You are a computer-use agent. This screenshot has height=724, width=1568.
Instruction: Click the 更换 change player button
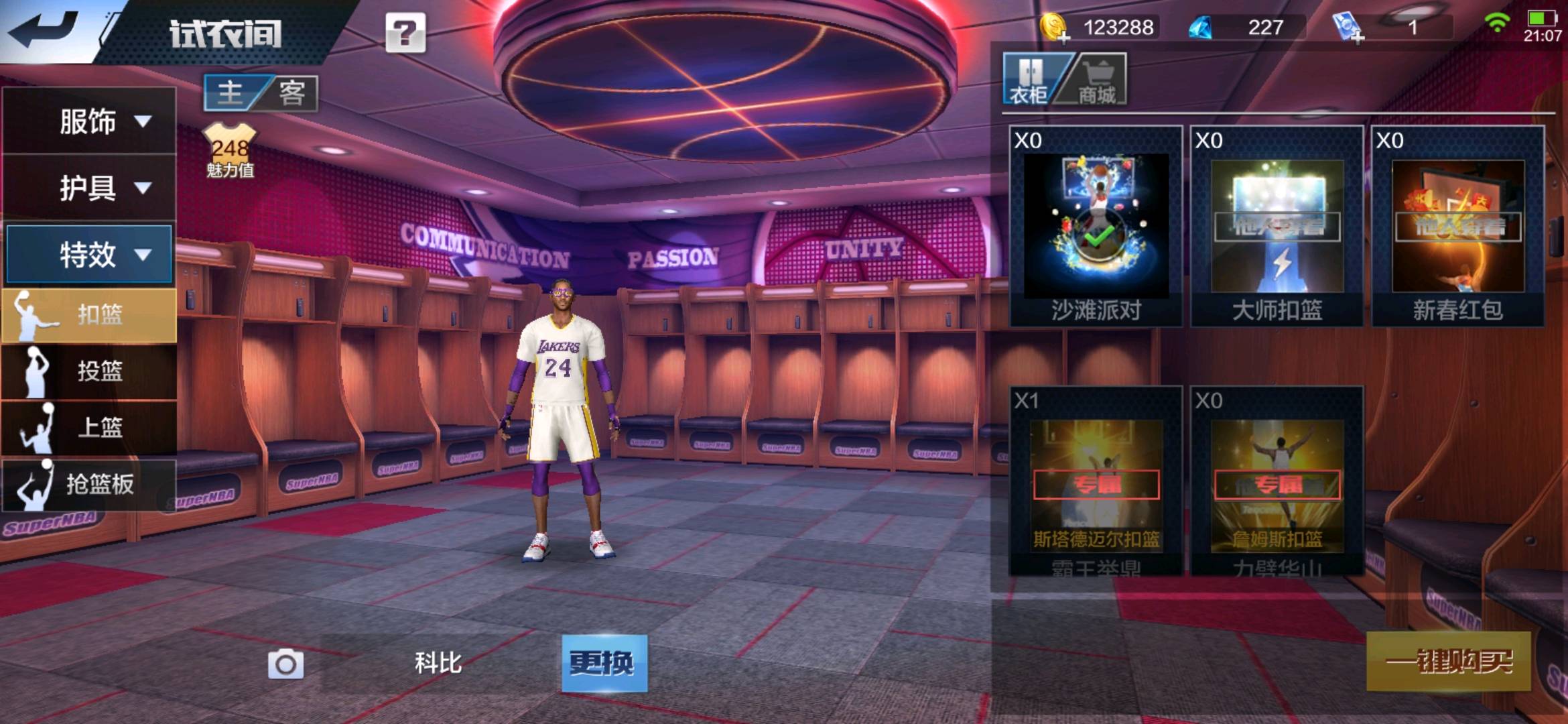(x=604, y=663)
